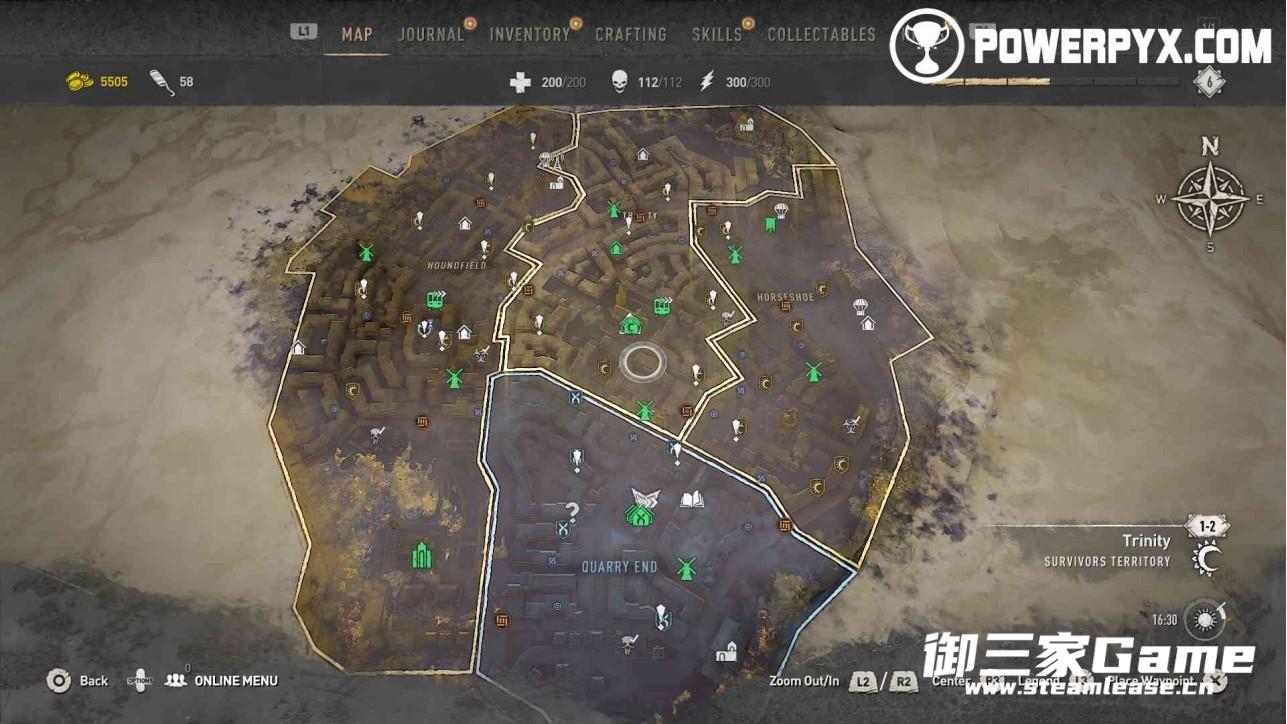Click the open book map marker
The height and width of the screenshot is (724, 1287).
692,499
